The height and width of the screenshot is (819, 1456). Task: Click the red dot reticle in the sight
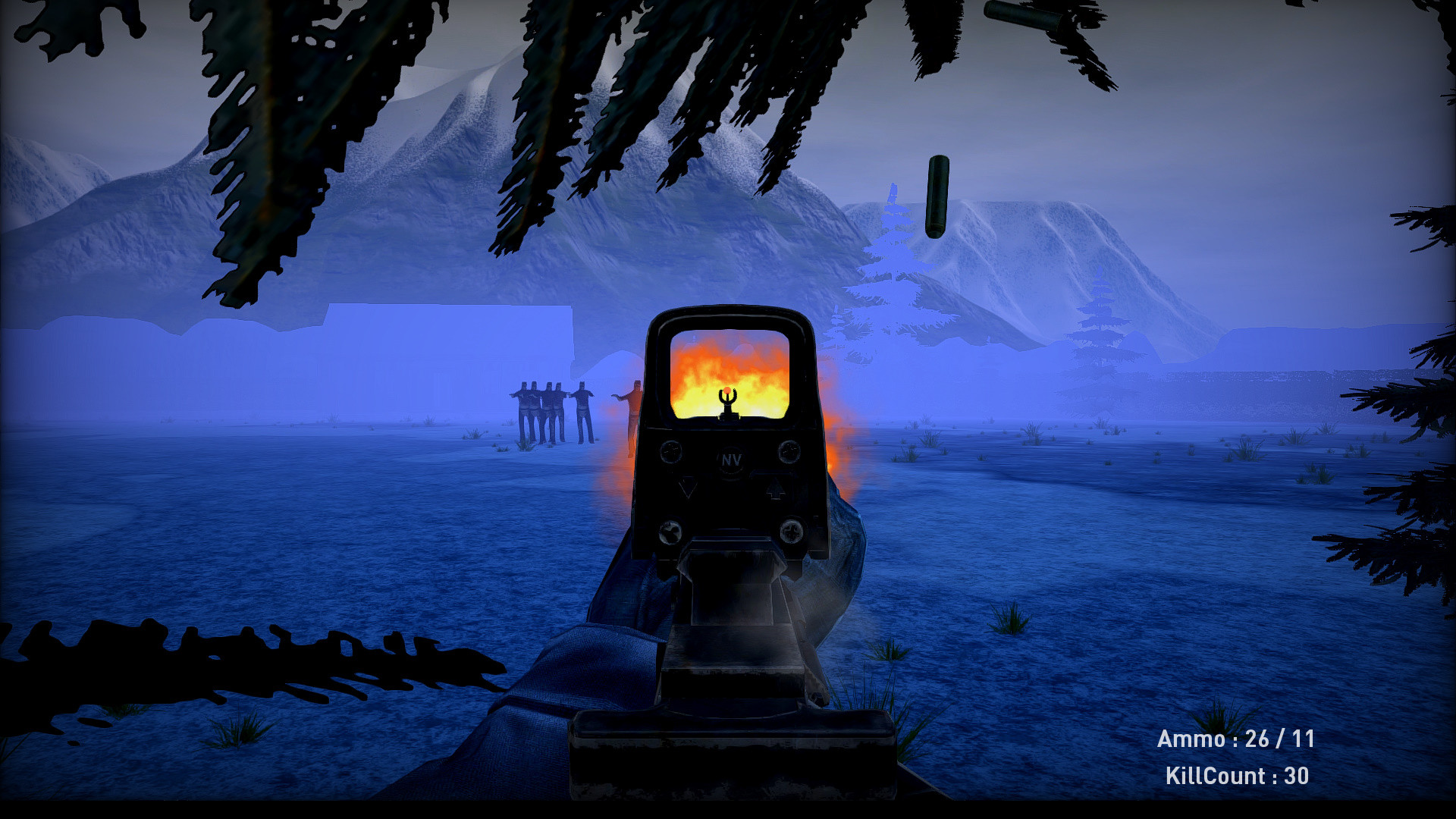tap(727, 391)
